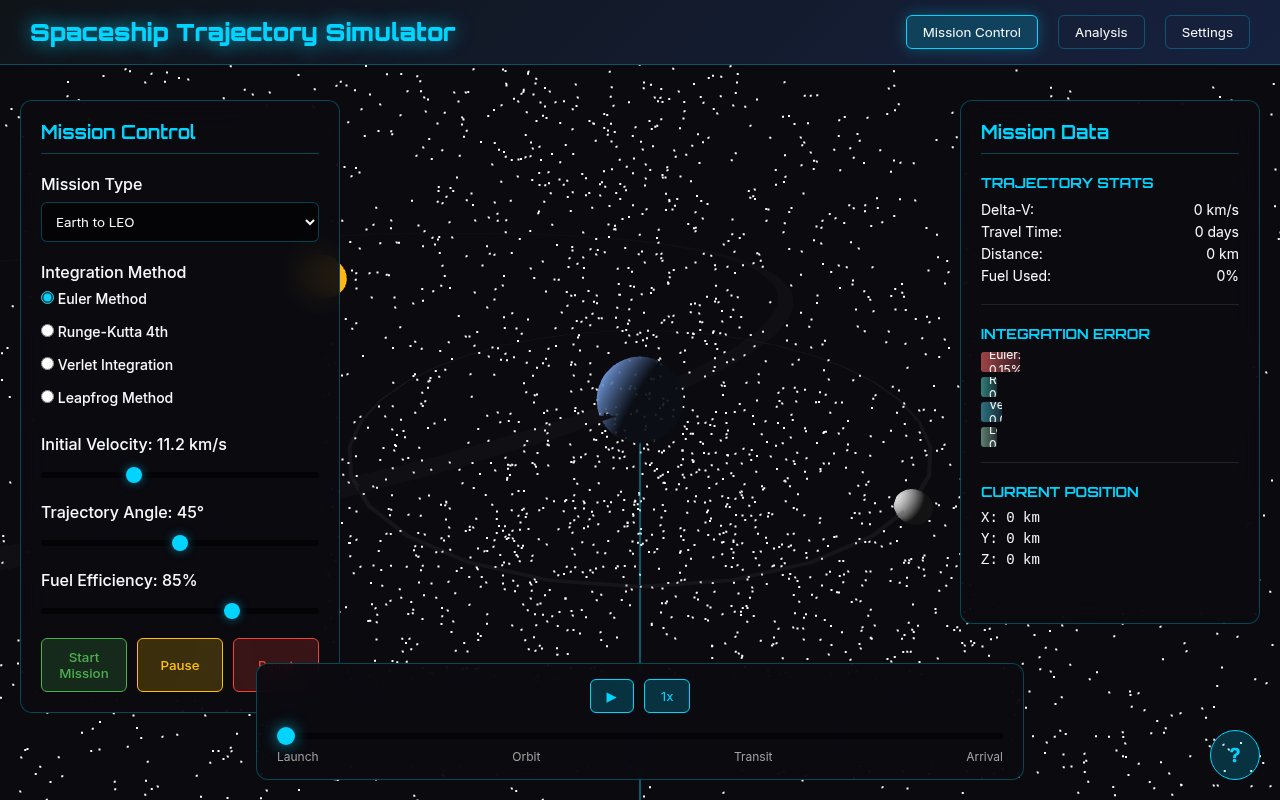Screen dimensions: 1280x800
Task: Open the help question mark icon
Action: 1235,755
